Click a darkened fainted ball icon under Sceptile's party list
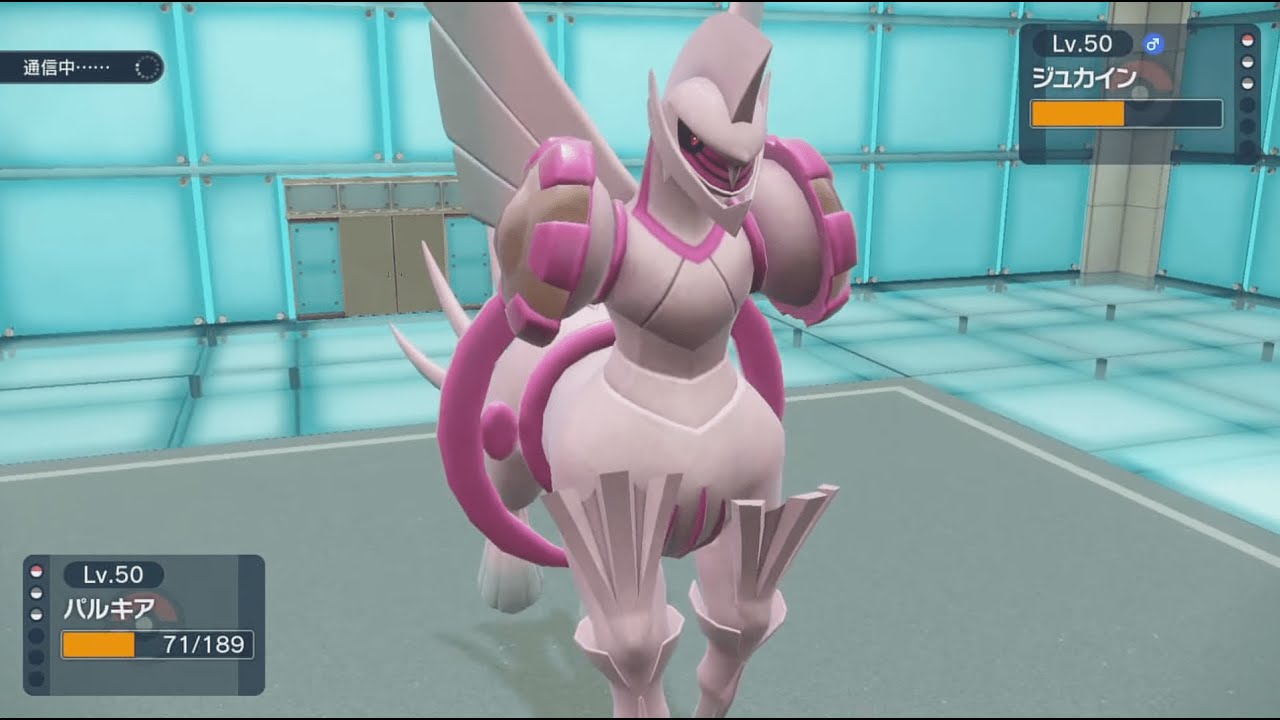The width and height of the screenshot is (1280, 720). (1248, 106)
